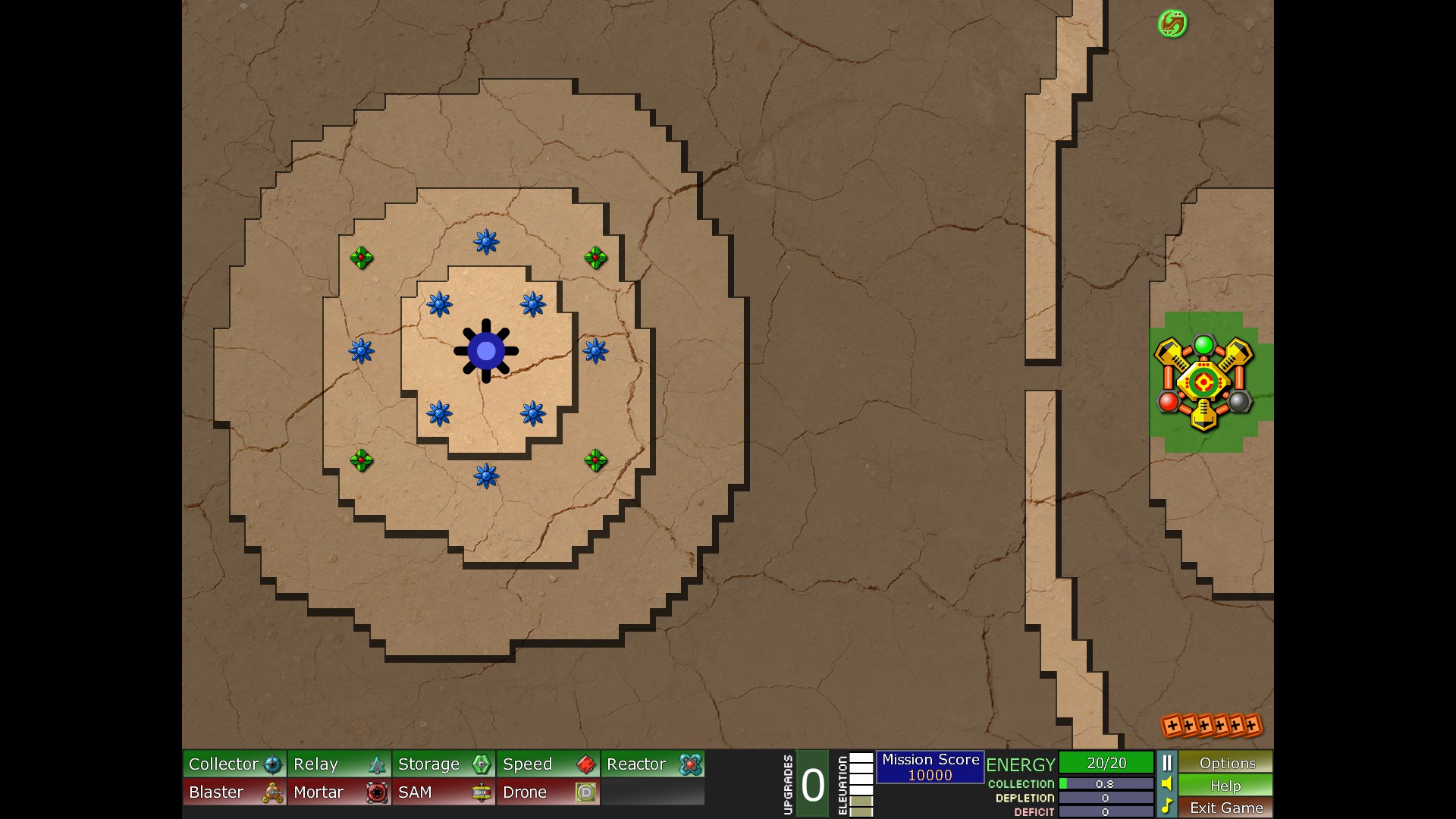Viewport: 1456px width, 819px height.
Task: Choose the Mortar weapon
Action: tap(339, 792)
